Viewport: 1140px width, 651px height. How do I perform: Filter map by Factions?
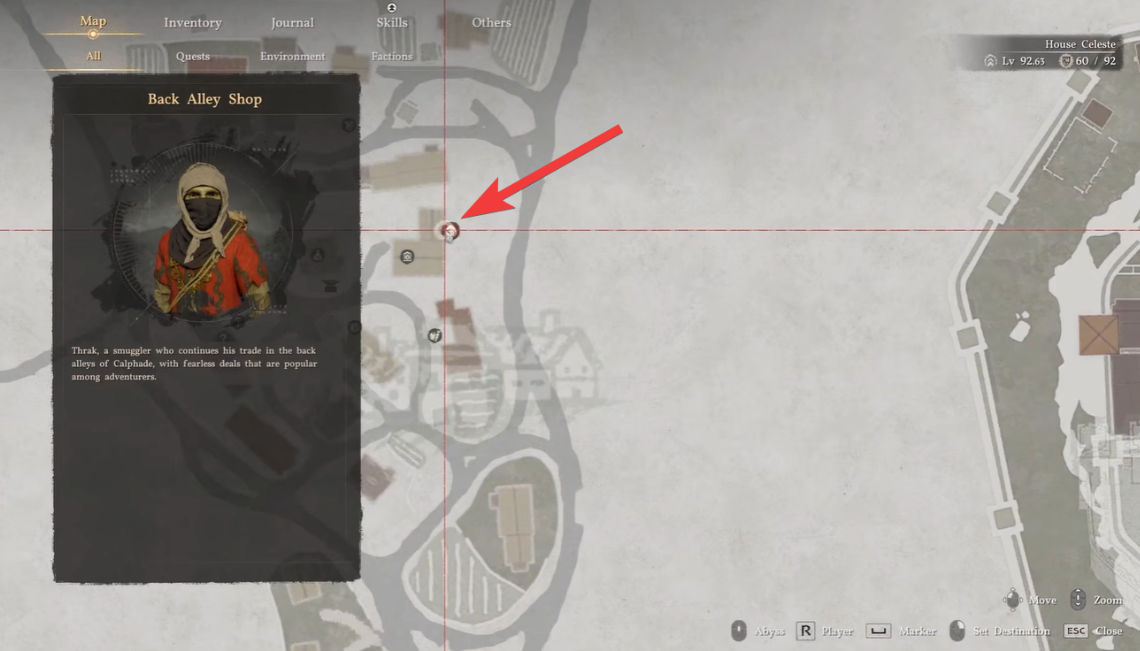point(391,57)
